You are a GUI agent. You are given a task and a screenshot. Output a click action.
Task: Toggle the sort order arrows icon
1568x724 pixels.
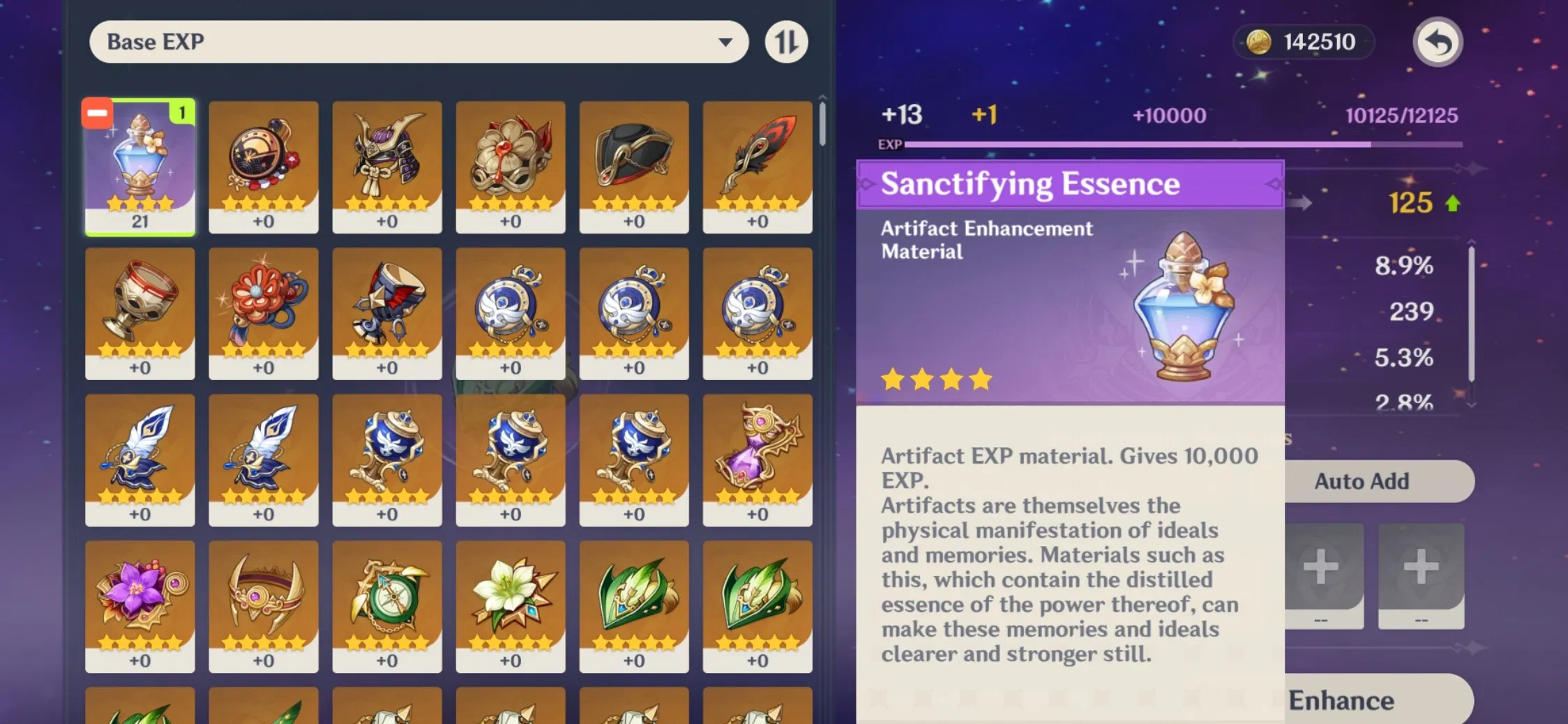787,42
